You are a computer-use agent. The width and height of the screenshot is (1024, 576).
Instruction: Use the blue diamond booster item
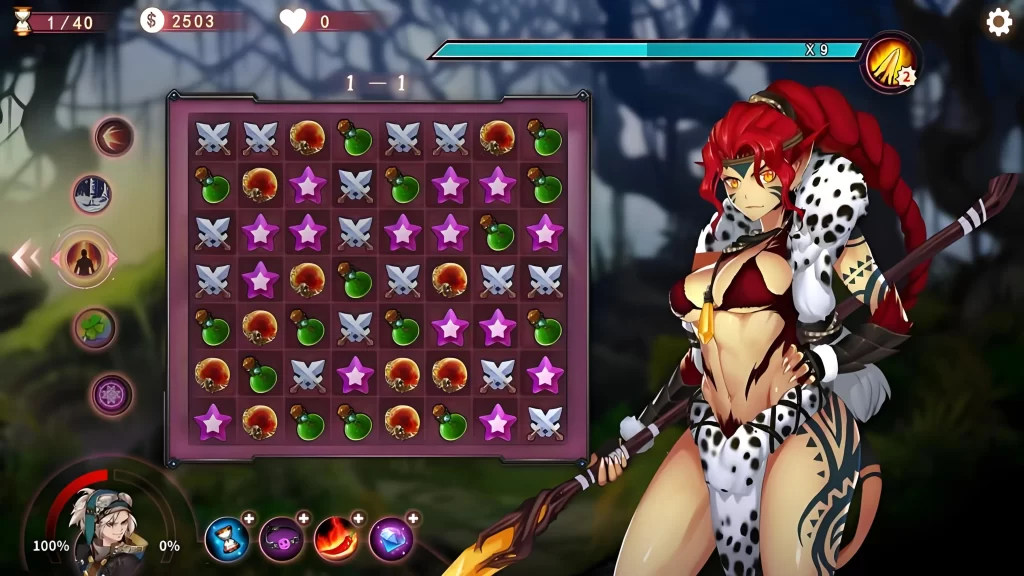390,540
